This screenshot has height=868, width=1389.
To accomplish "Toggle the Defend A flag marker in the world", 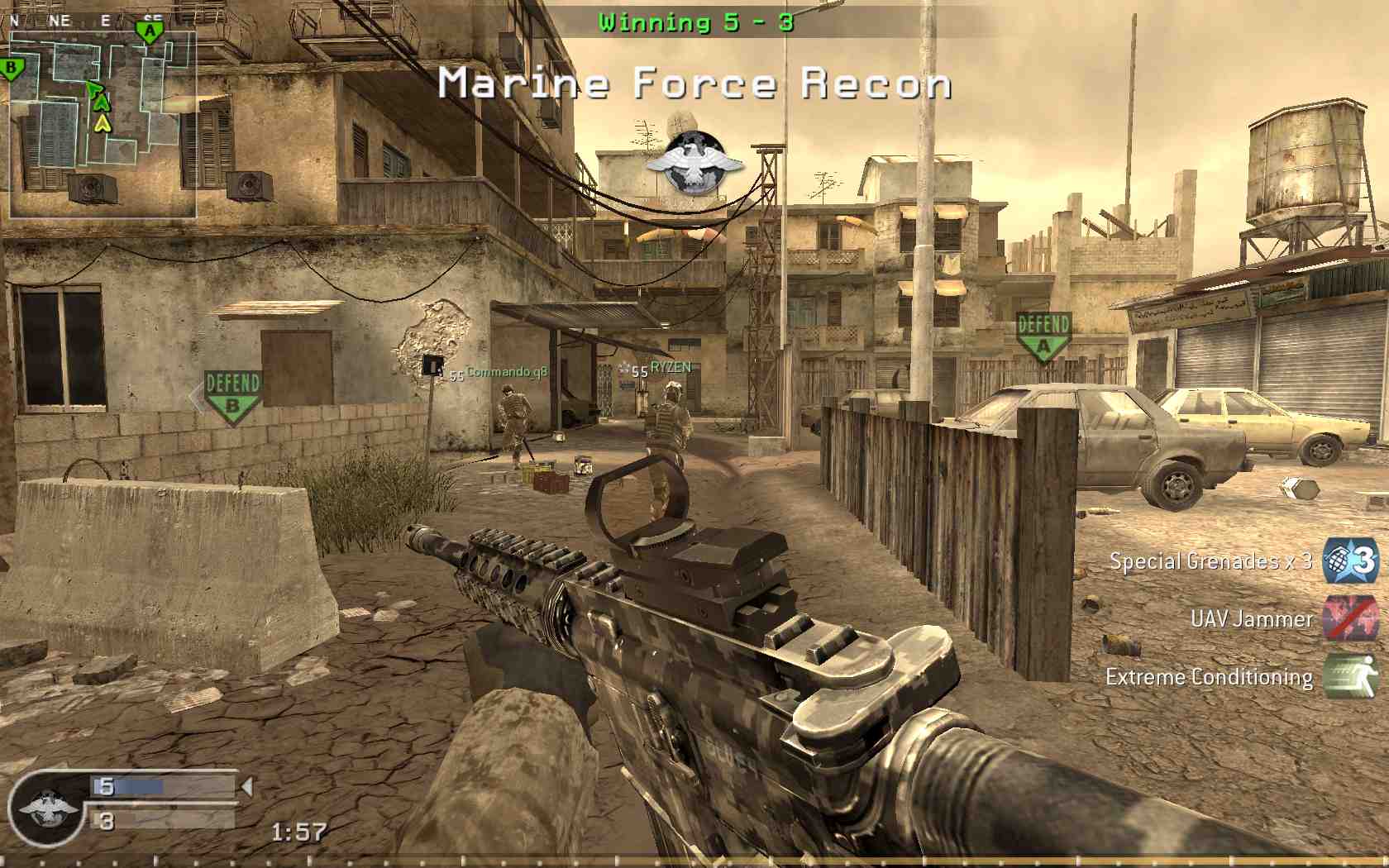I will (x=1043, y=332).
